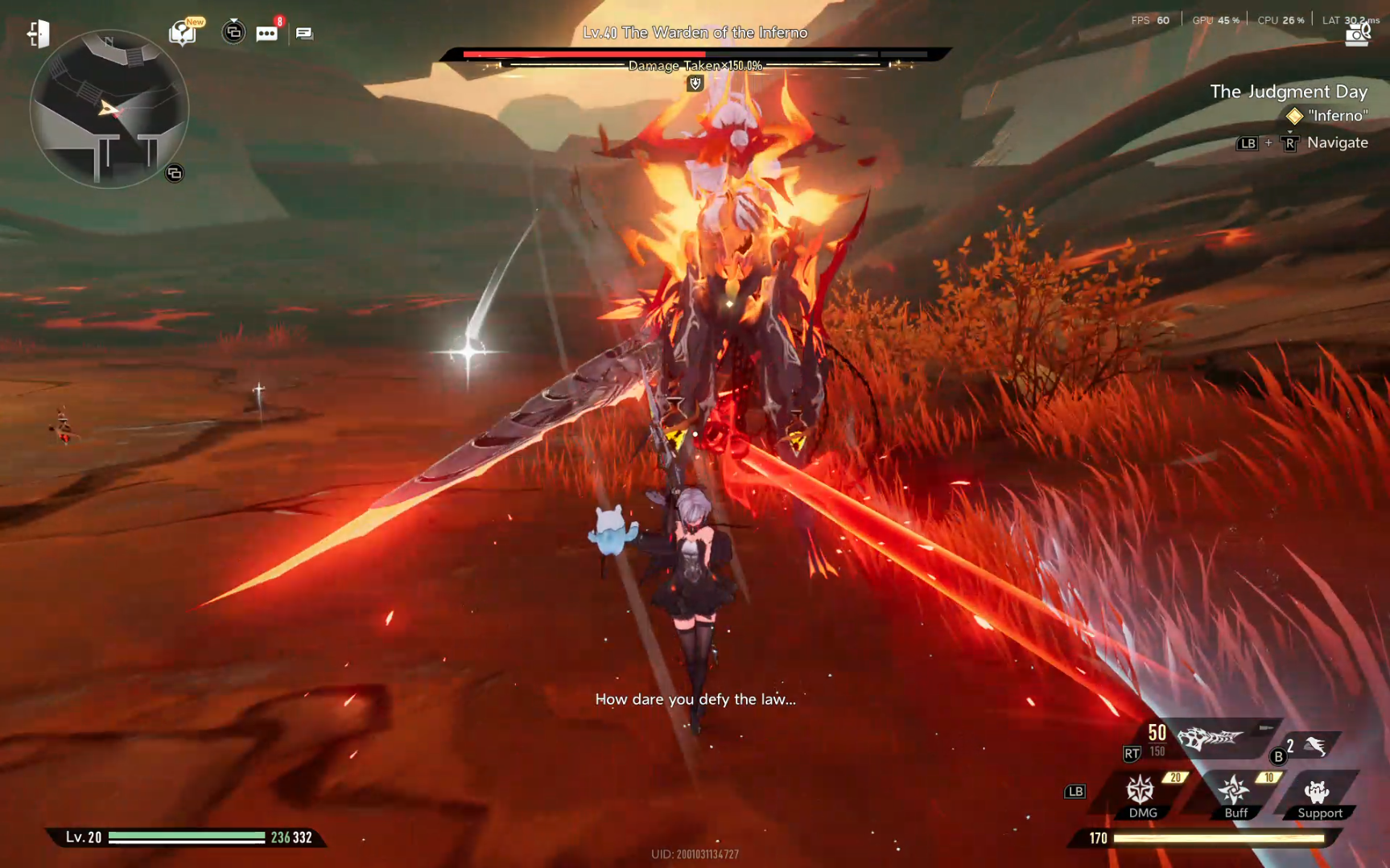Viewport: 1390px width, 868px height.
Task: Open the guide book marked New
Action: click(184, 33)
